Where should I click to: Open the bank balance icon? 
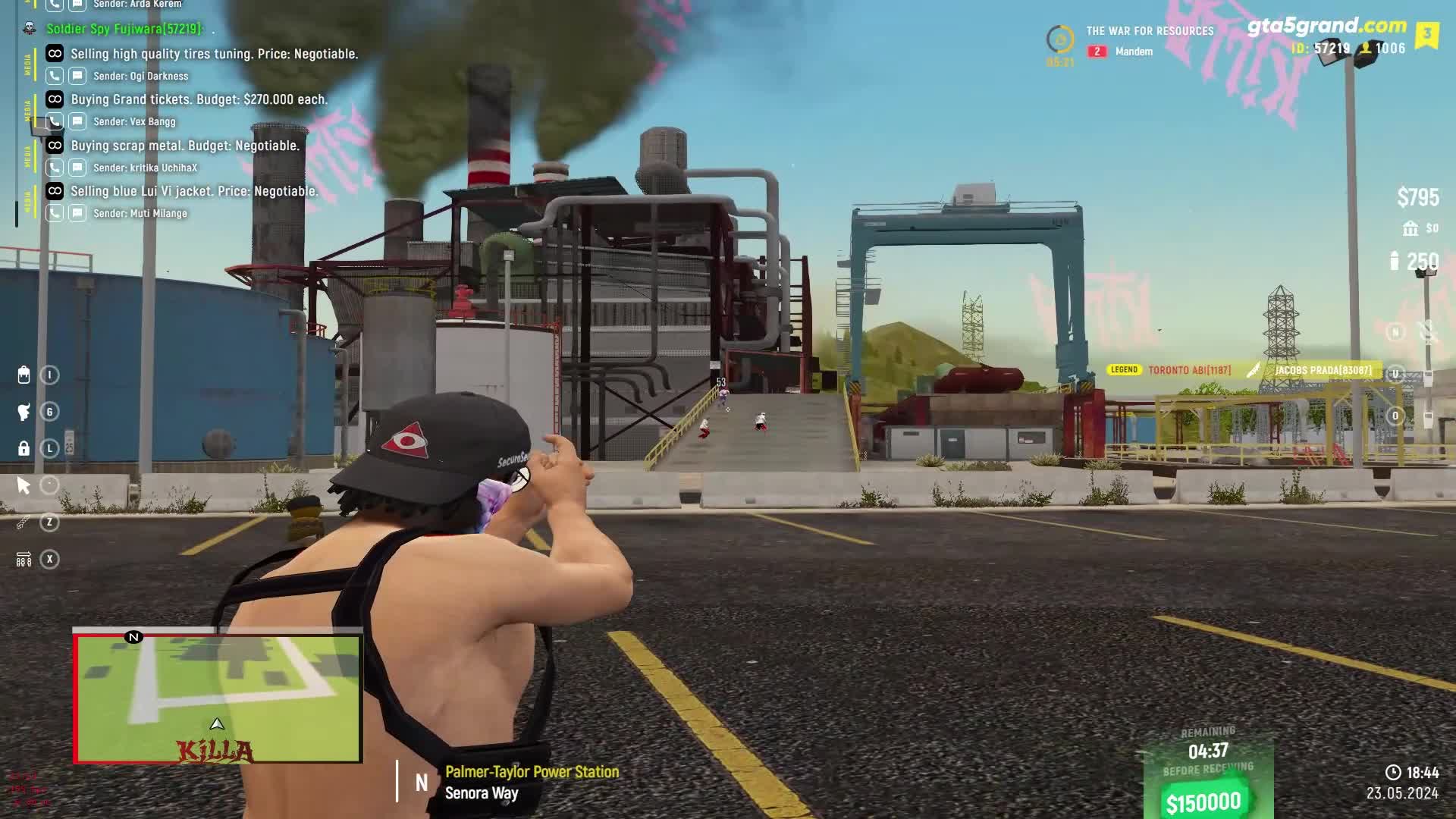point(1410,228)
